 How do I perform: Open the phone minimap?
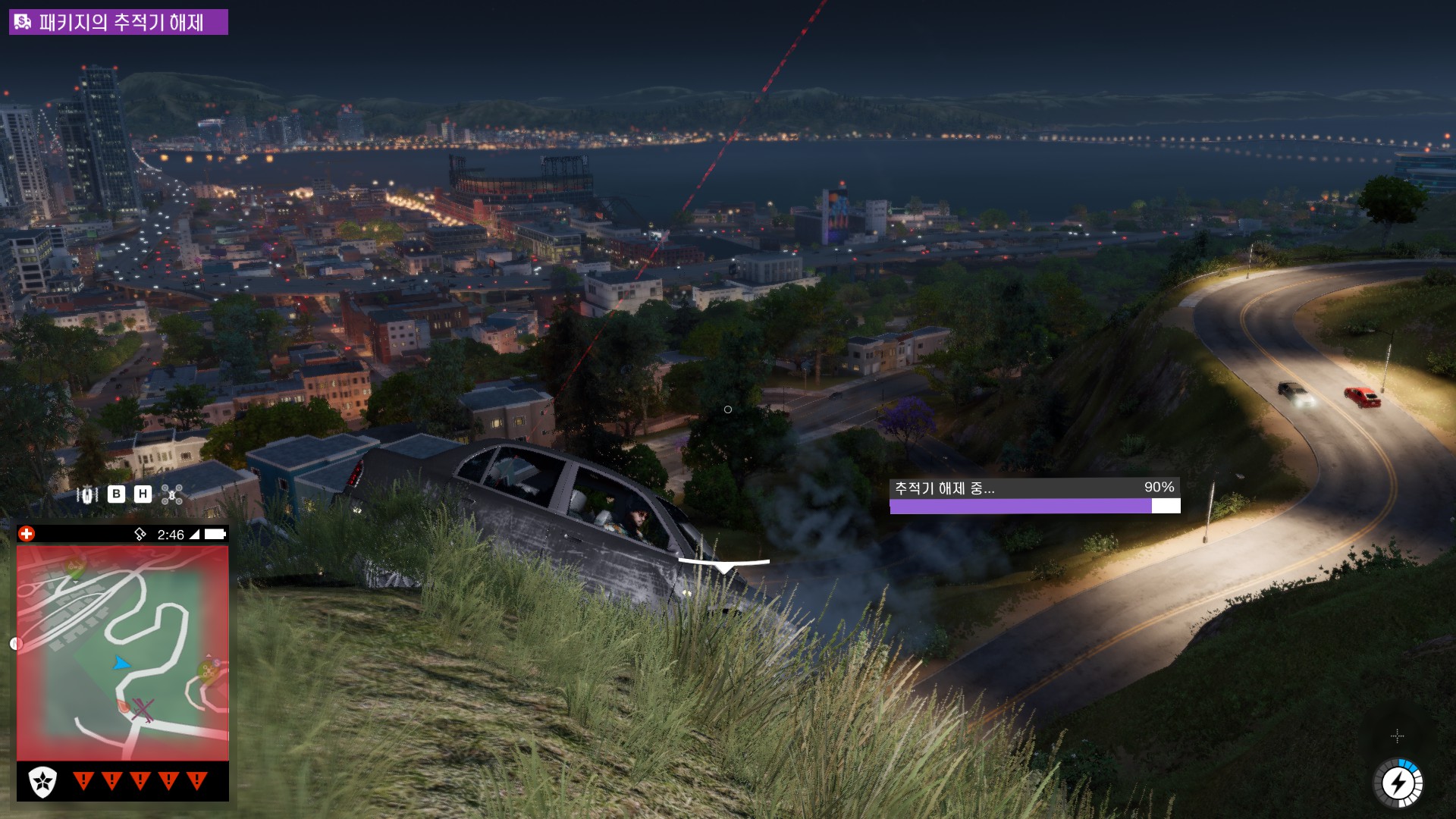tap(123, 652)
